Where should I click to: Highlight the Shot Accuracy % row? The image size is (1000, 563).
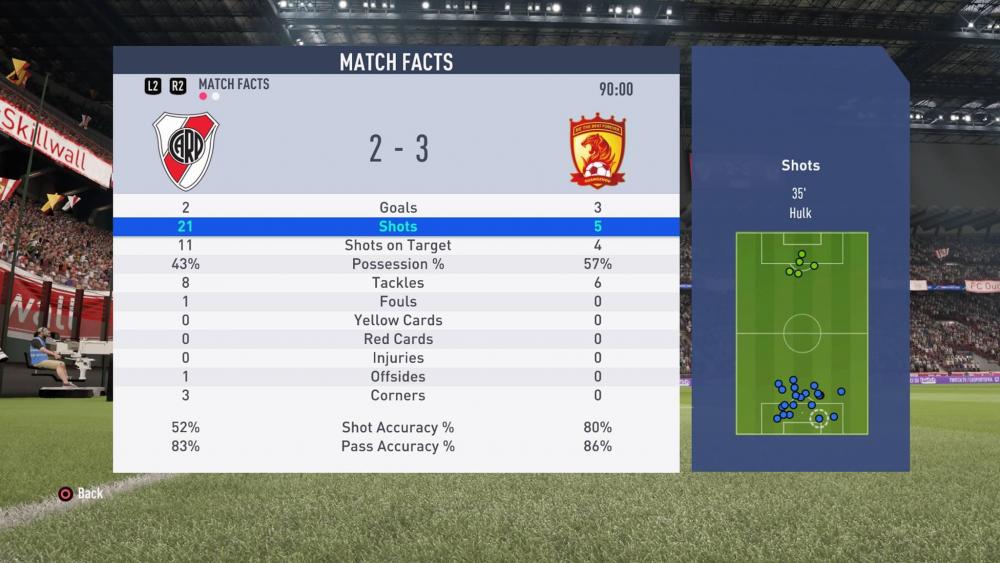(x=398, y=427)
